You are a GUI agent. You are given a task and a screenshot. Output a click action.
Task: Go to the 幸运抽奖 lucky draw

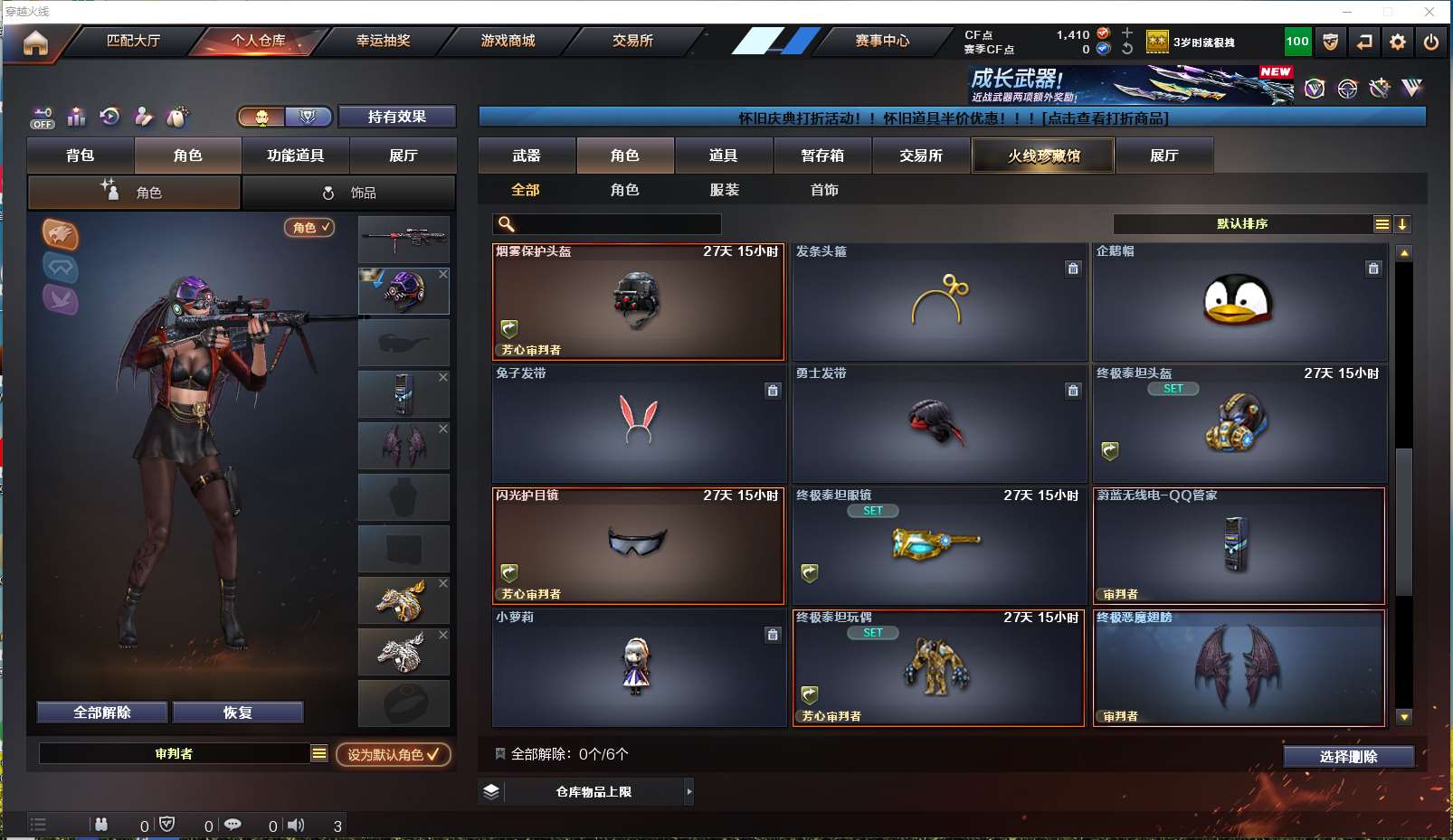pos(383,41)
